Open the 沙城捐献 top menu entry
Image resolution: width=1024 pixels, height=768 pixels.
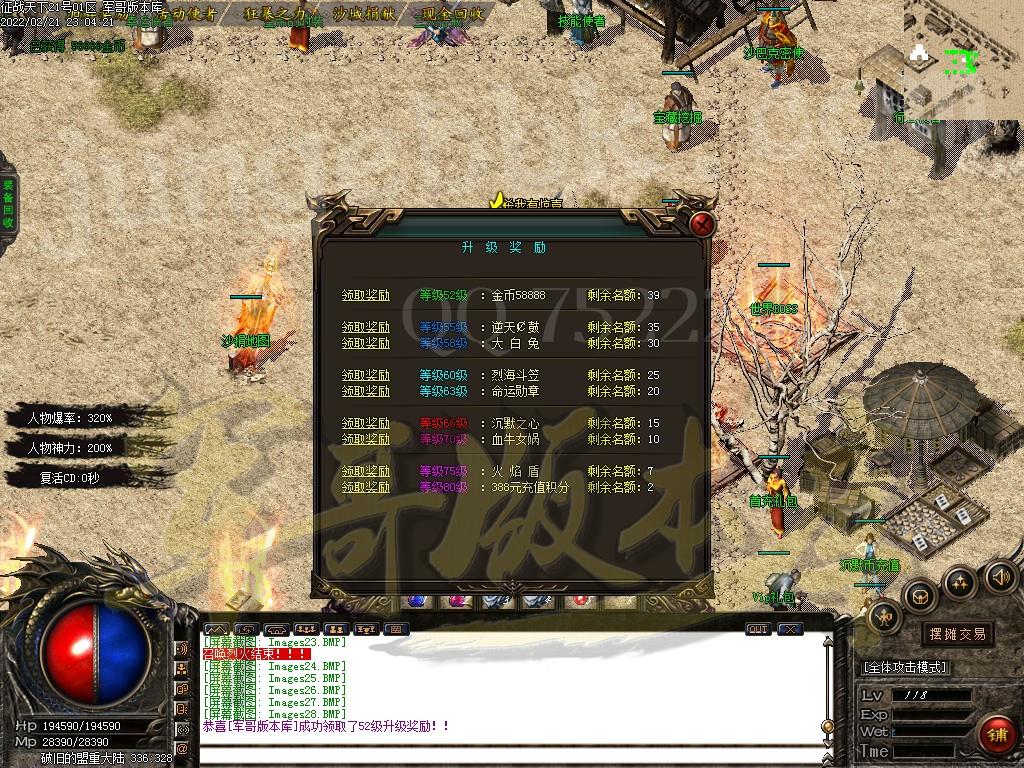[x=365, y=14]
